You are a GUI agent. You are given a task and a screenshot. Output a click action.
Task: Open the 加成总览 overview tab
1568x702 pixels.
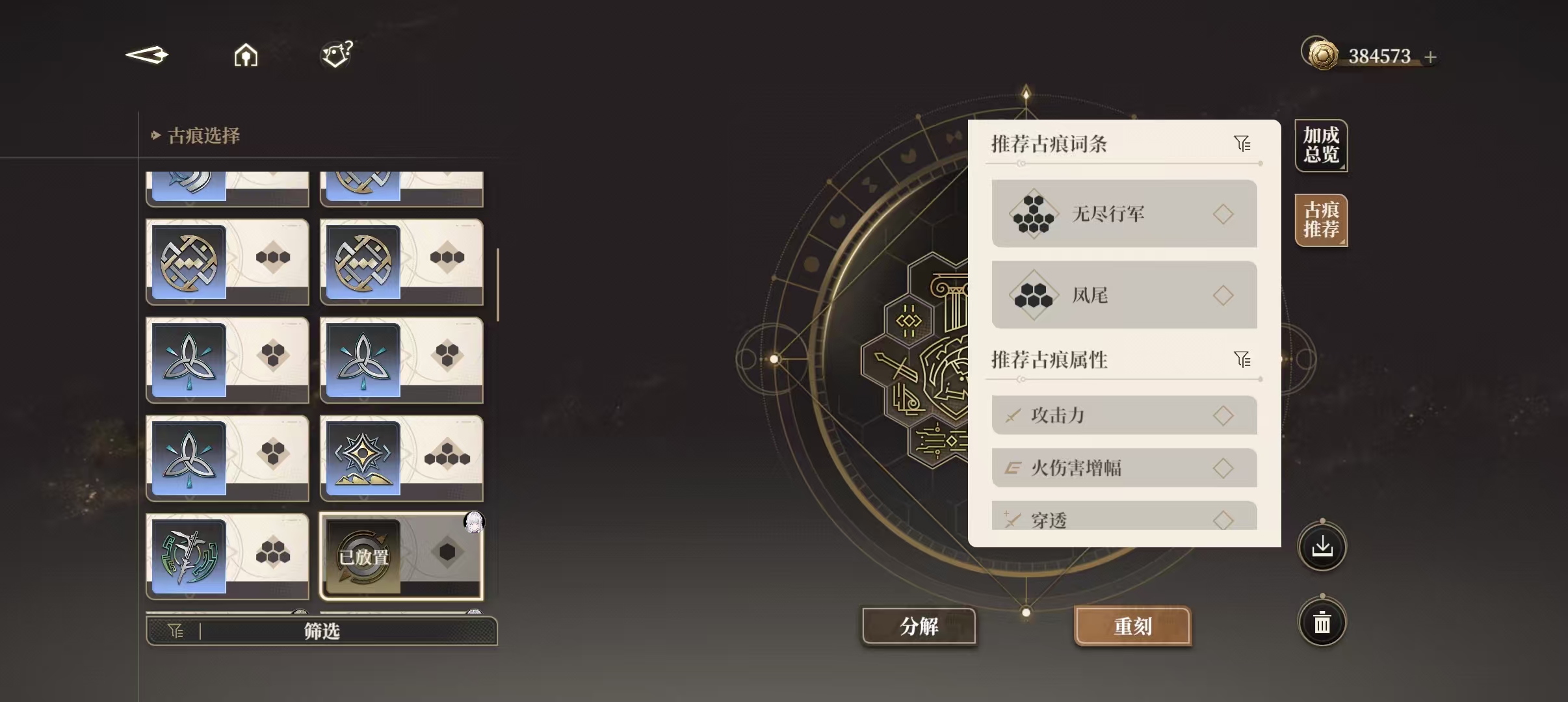tap(1321, 146)
